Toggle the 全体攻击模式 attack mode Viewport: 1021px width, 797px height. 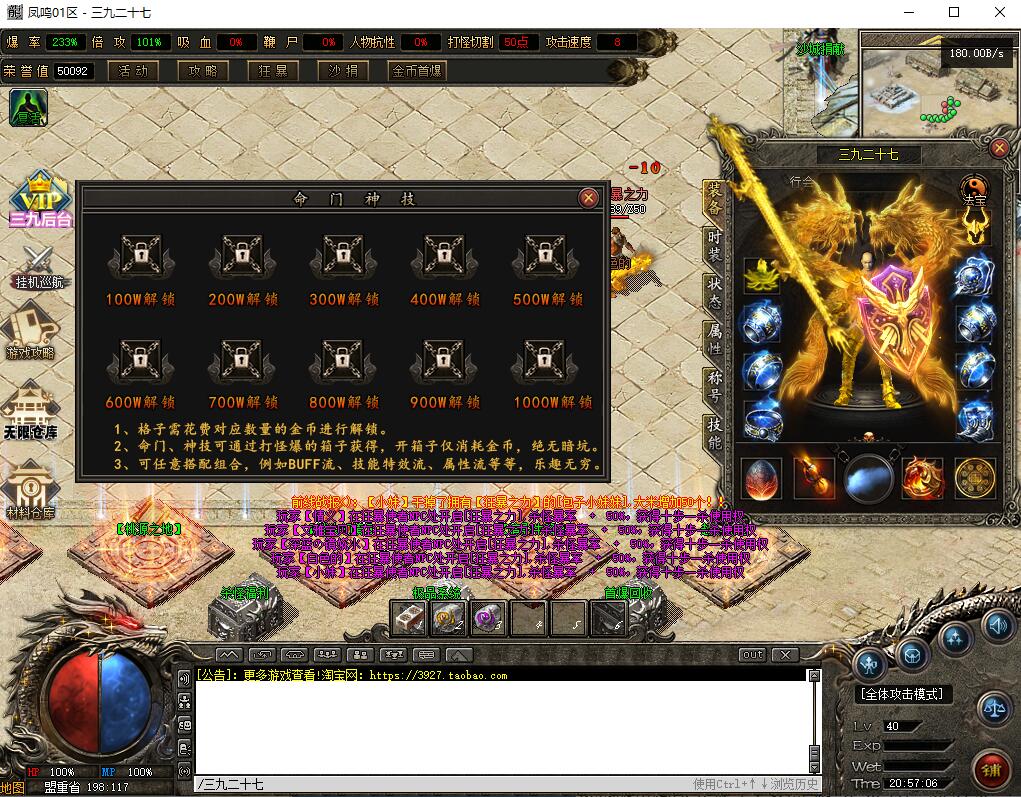pos(904,694)
